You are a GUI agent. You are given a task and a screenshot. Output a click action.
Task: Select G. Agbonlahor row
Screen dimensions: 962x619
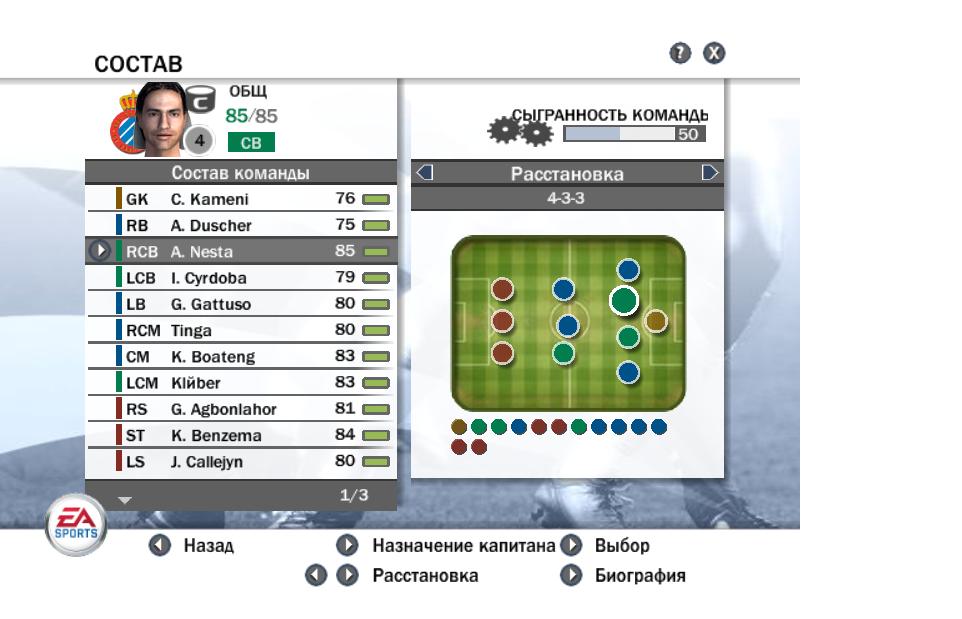pyautogui.click(x=240, y=409)
